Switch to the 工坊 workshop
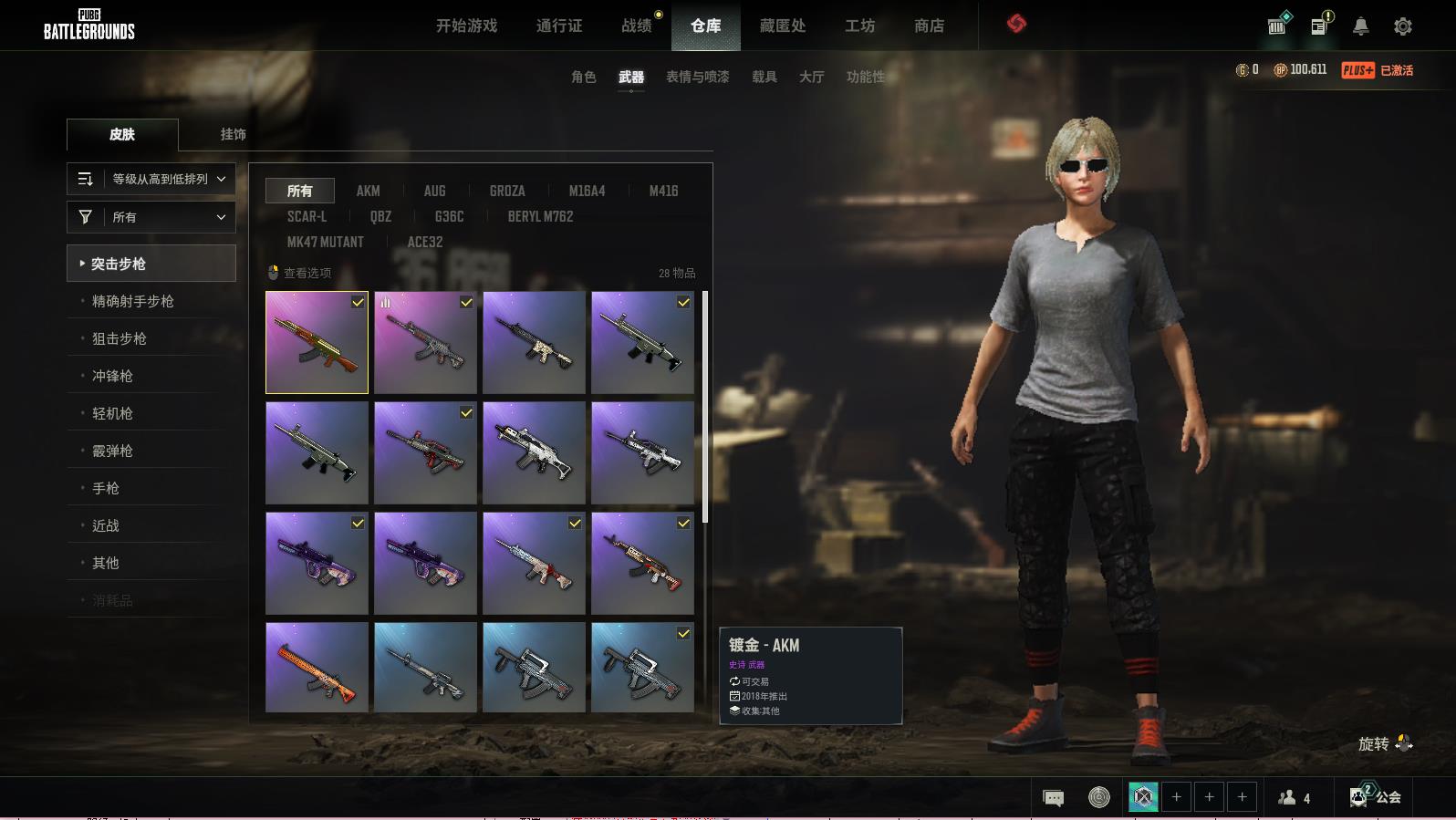 point(859,26)
